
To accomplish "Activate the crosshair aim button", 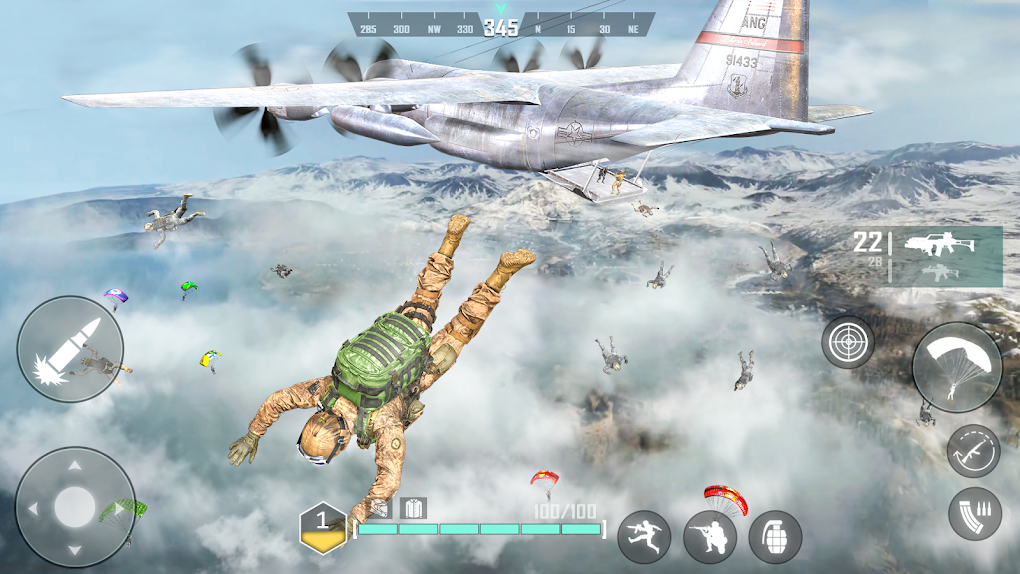I will click(848, 342).
